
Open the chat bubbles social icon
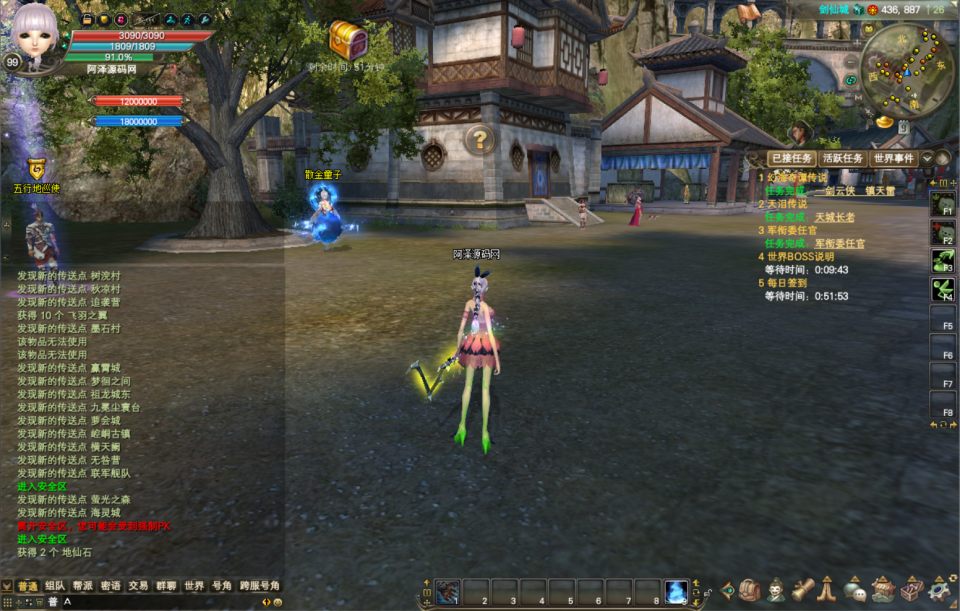(855, 591)
